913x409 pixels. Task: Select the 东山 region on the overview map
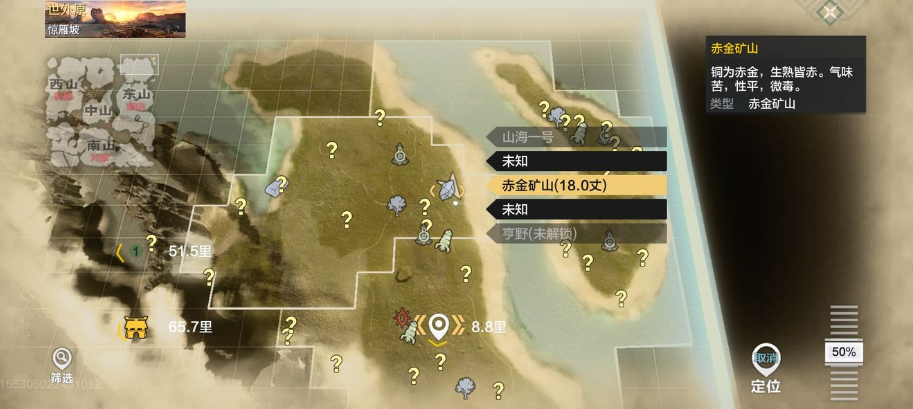click(x=135, y=94)
